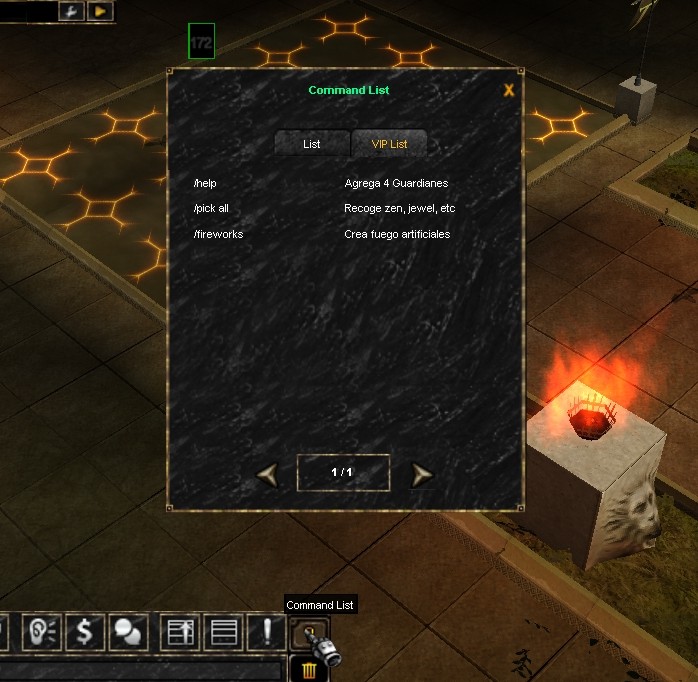Choose the /pick all command
This screenshot has height=682, width=698.
[x=212, y=208]
